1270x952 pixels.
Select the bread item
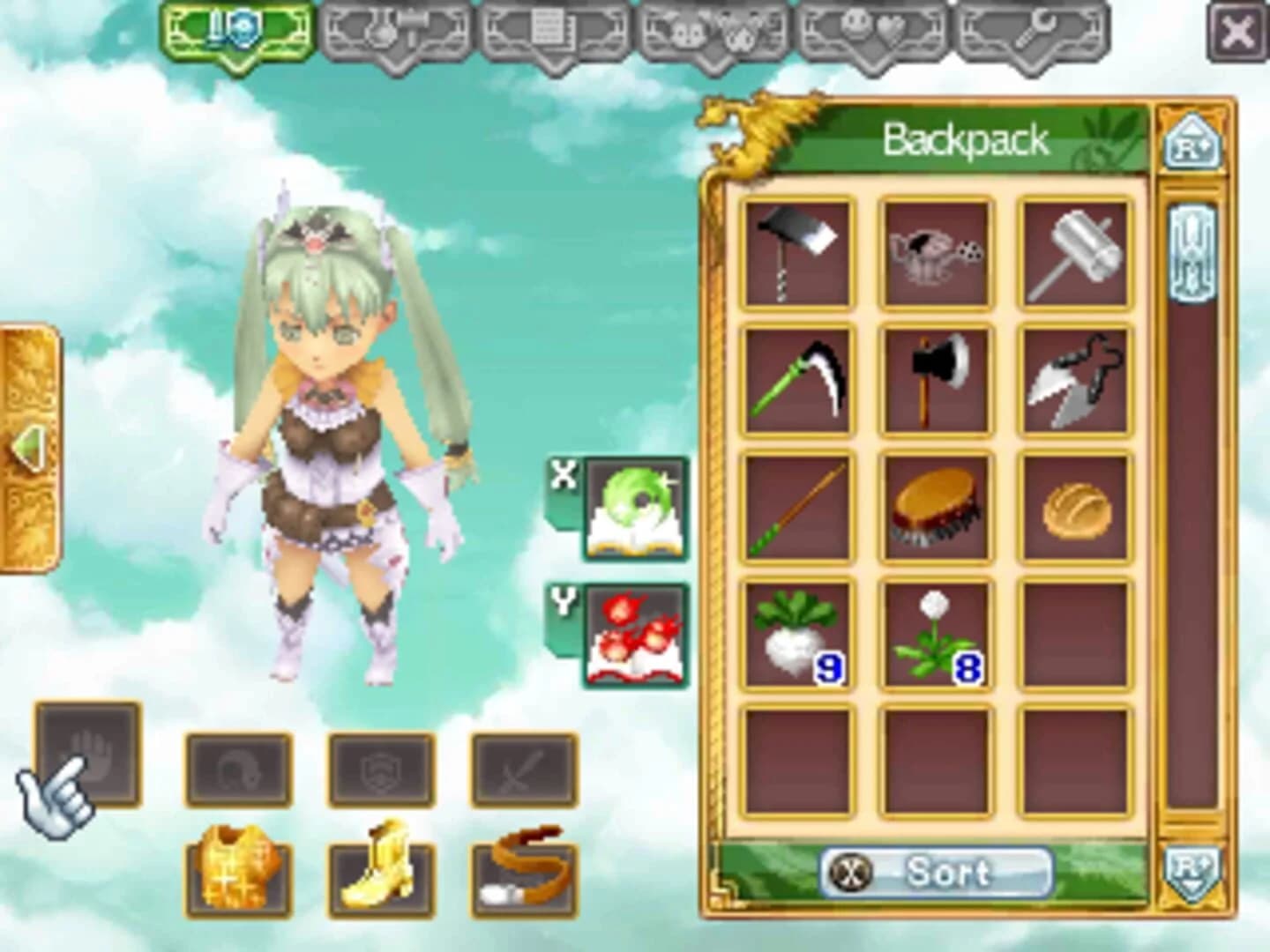(1074, 509)
